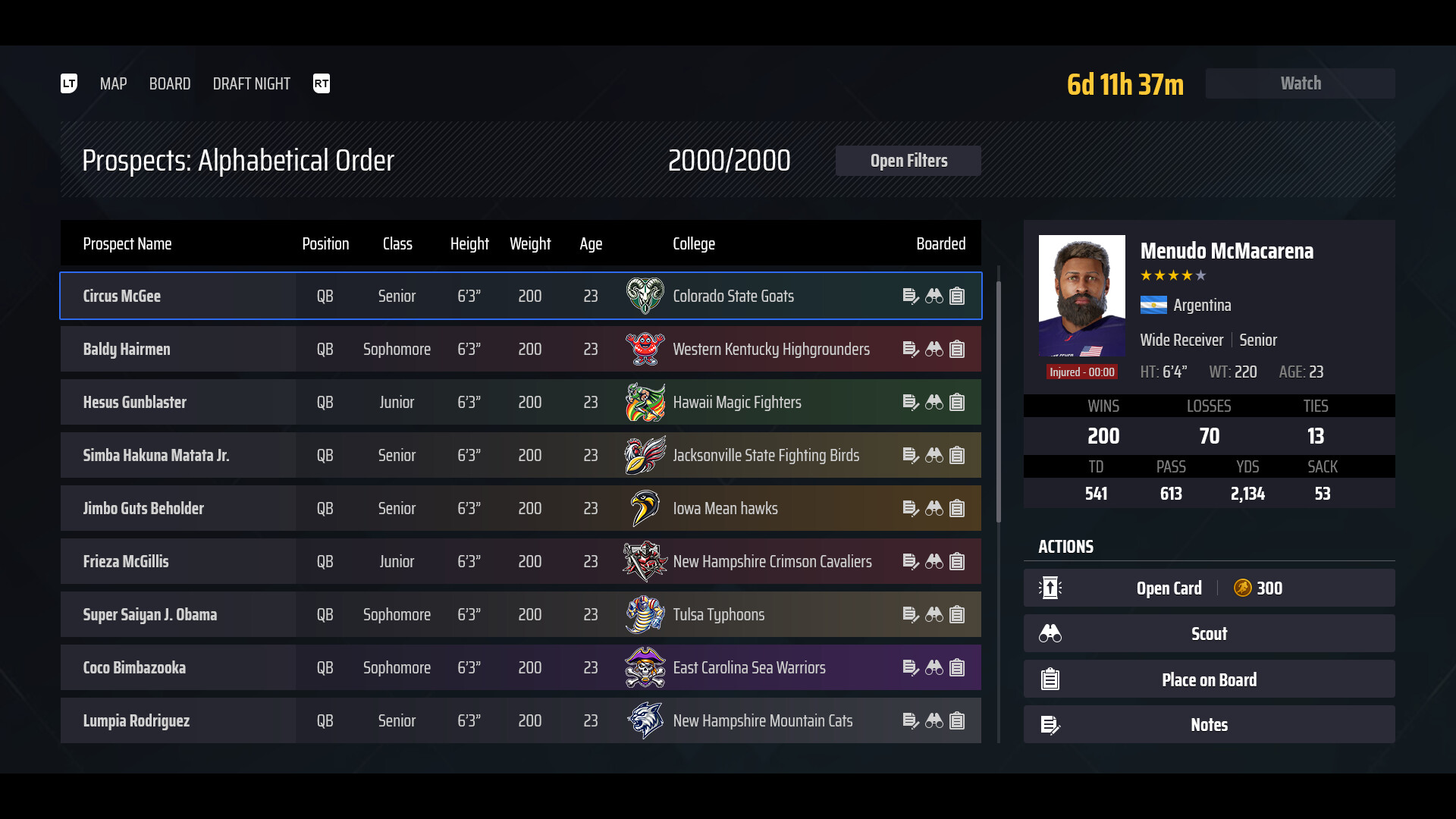
Task: Click the LT bumper icon near MAP
Action: coord(68,83)
